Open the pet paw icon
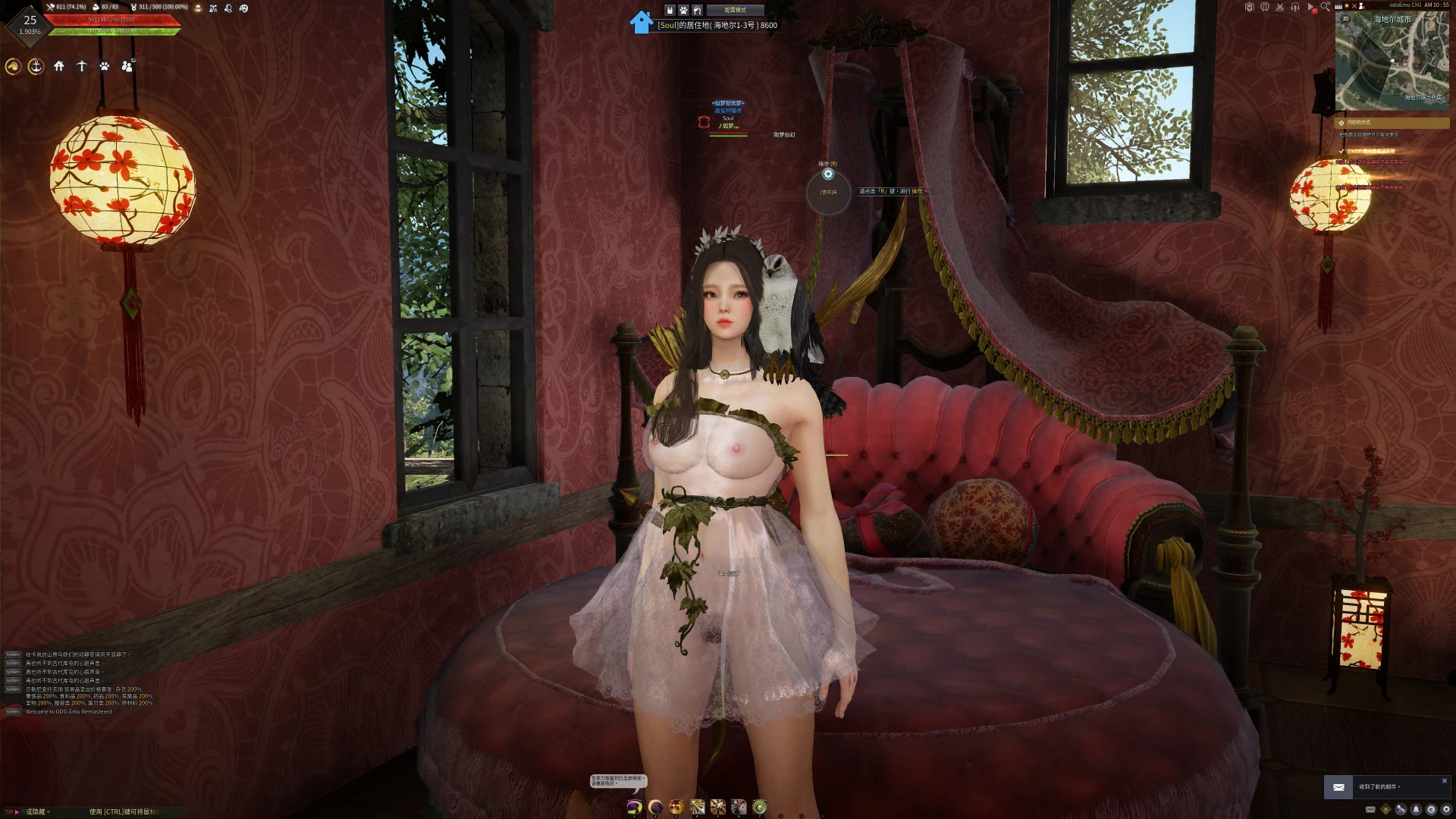 (105, 67)
